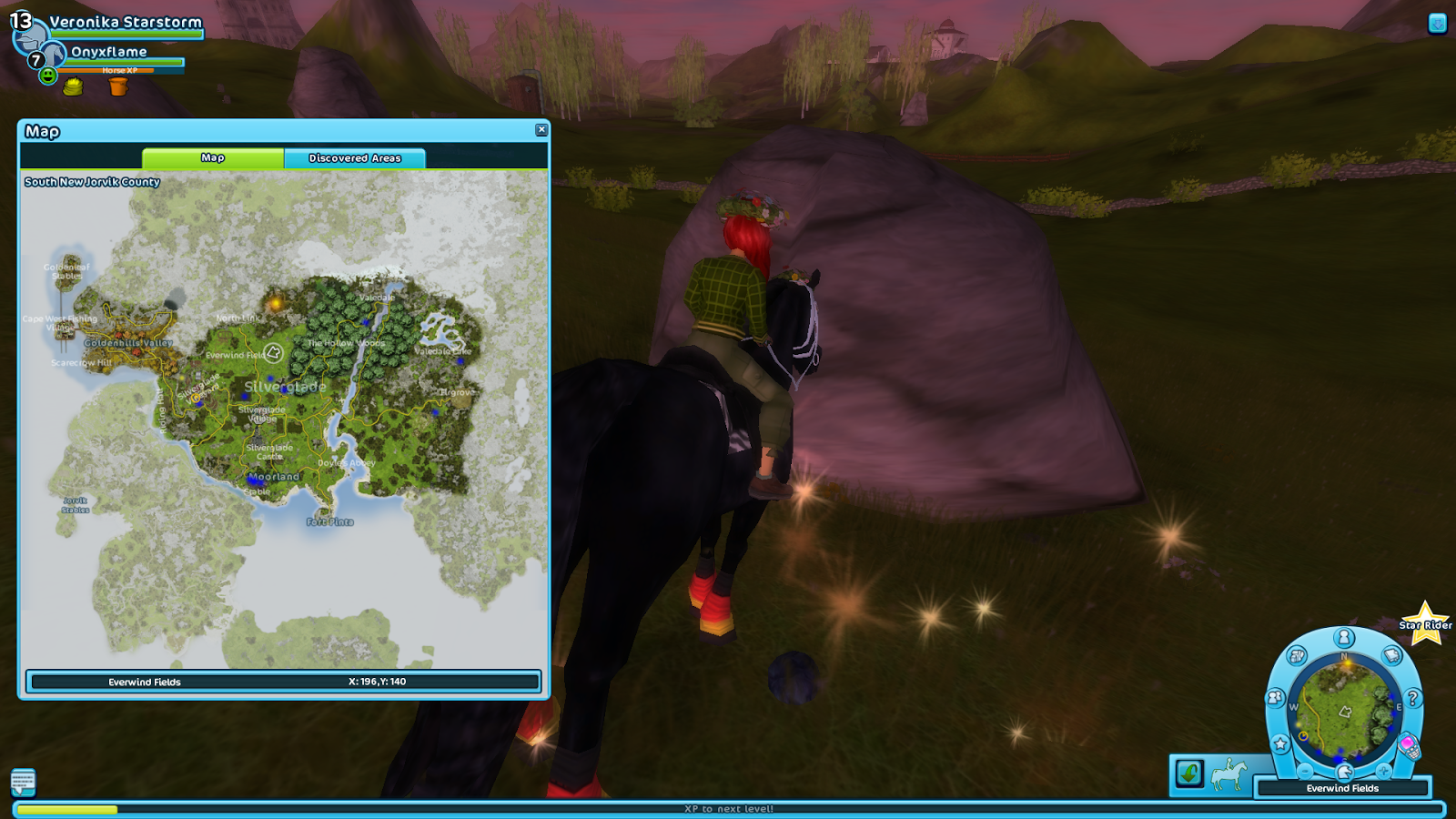This screenshot has width=1456, height=819.
Task: Click the Everwind Fields label under the minimap
Action: [1345, 788]
